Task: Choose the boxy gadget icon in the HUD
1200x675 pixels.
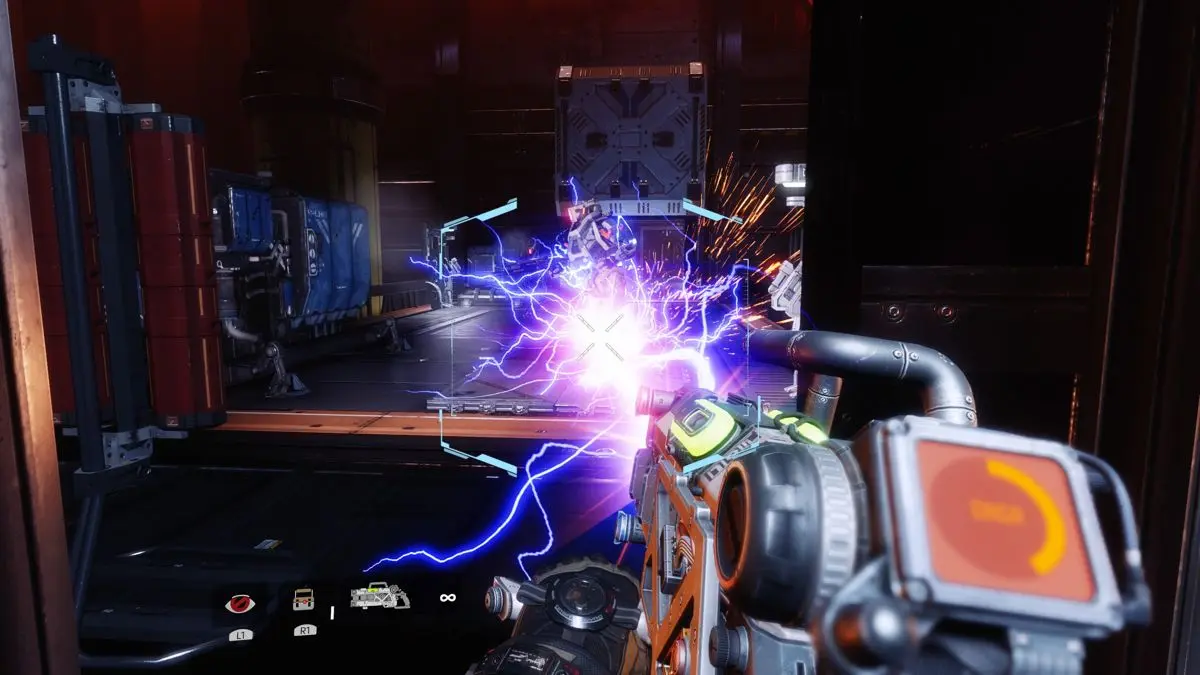Action: pos(304,599)
